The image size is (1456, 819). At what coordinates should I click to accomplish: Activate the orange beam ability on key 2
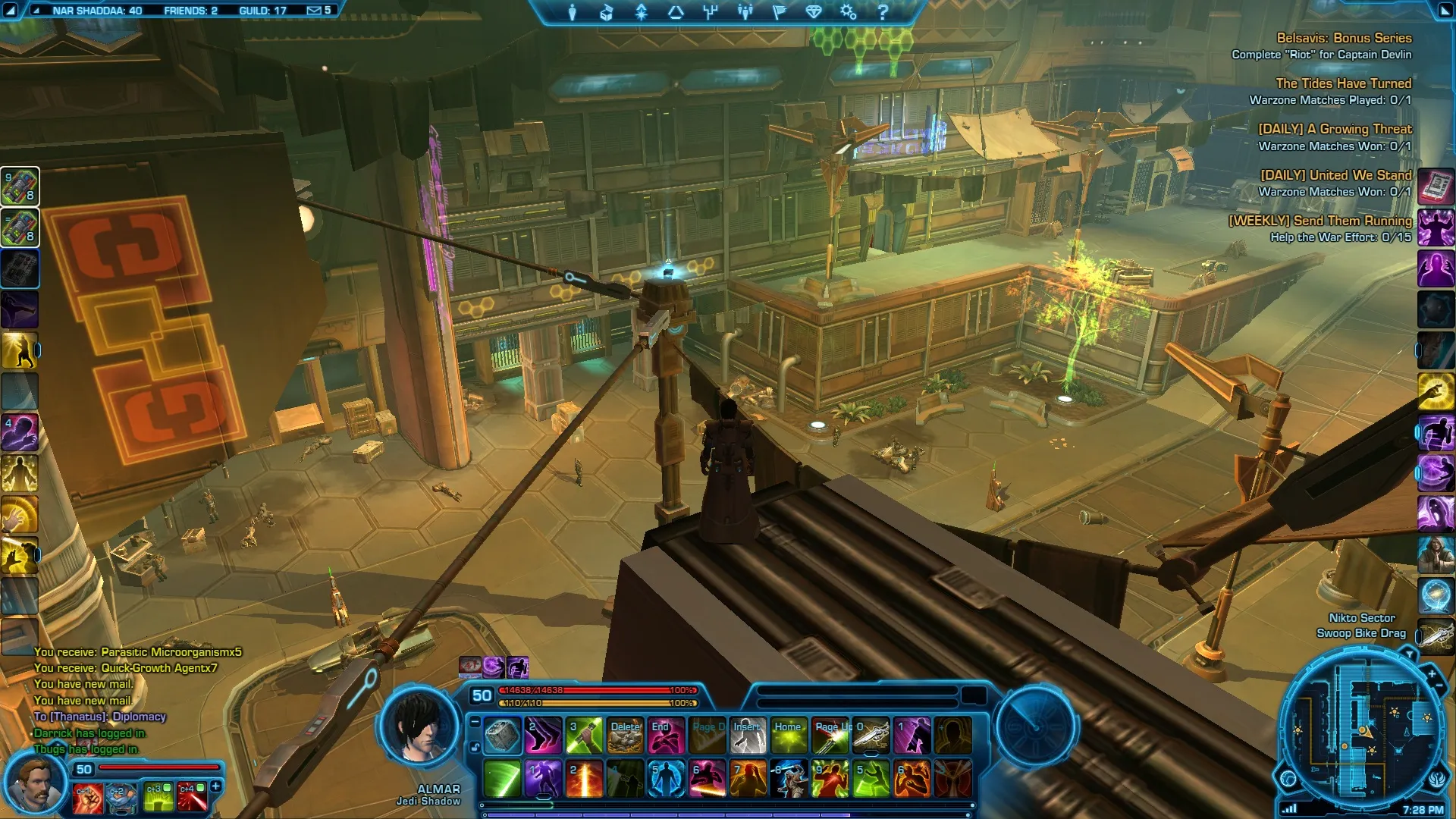coord(584,780)
